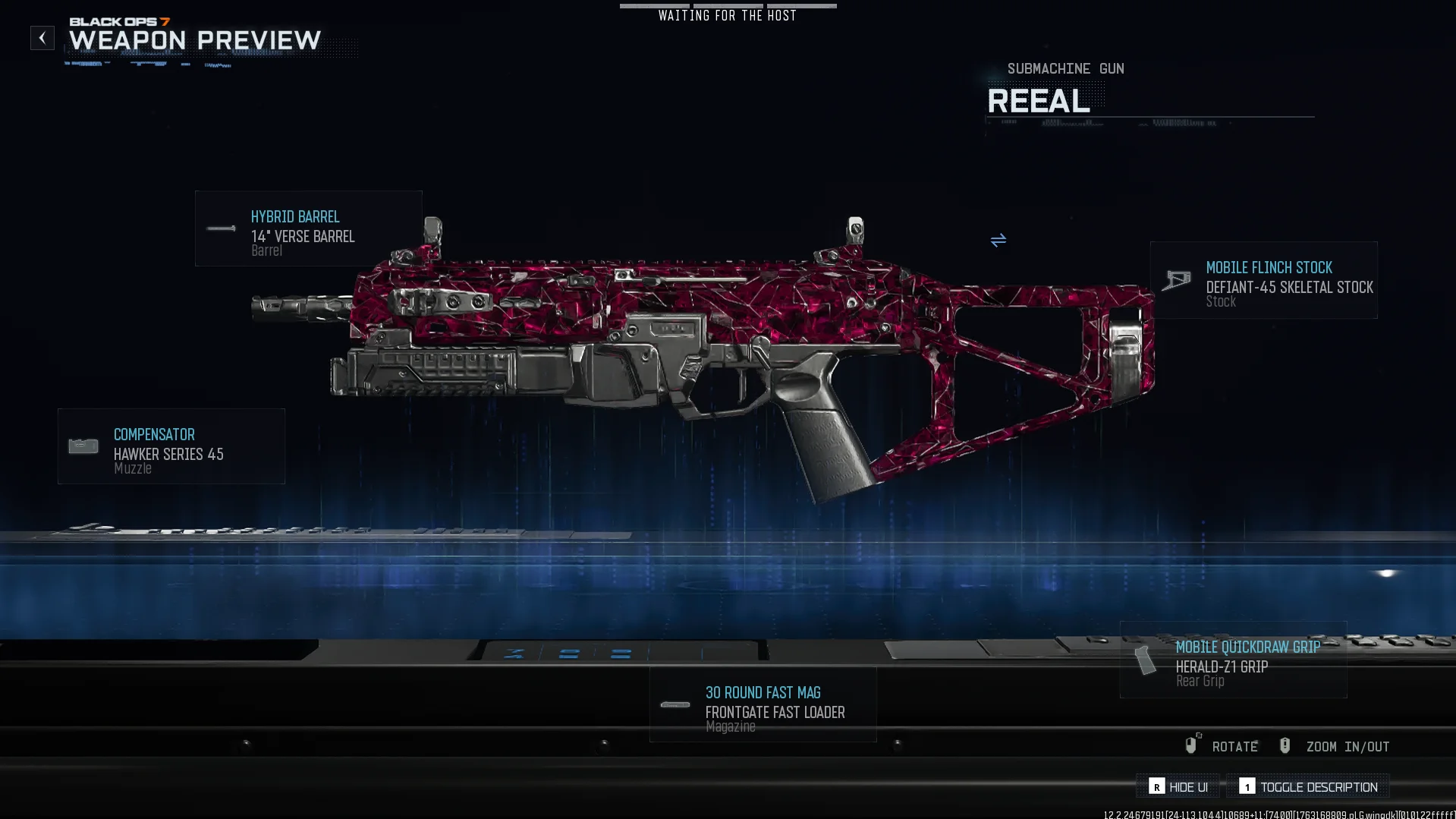1456x819 pixels.
Task: Hide the UI overlay
Action: pyautogui.click(x=1178, y=787)
